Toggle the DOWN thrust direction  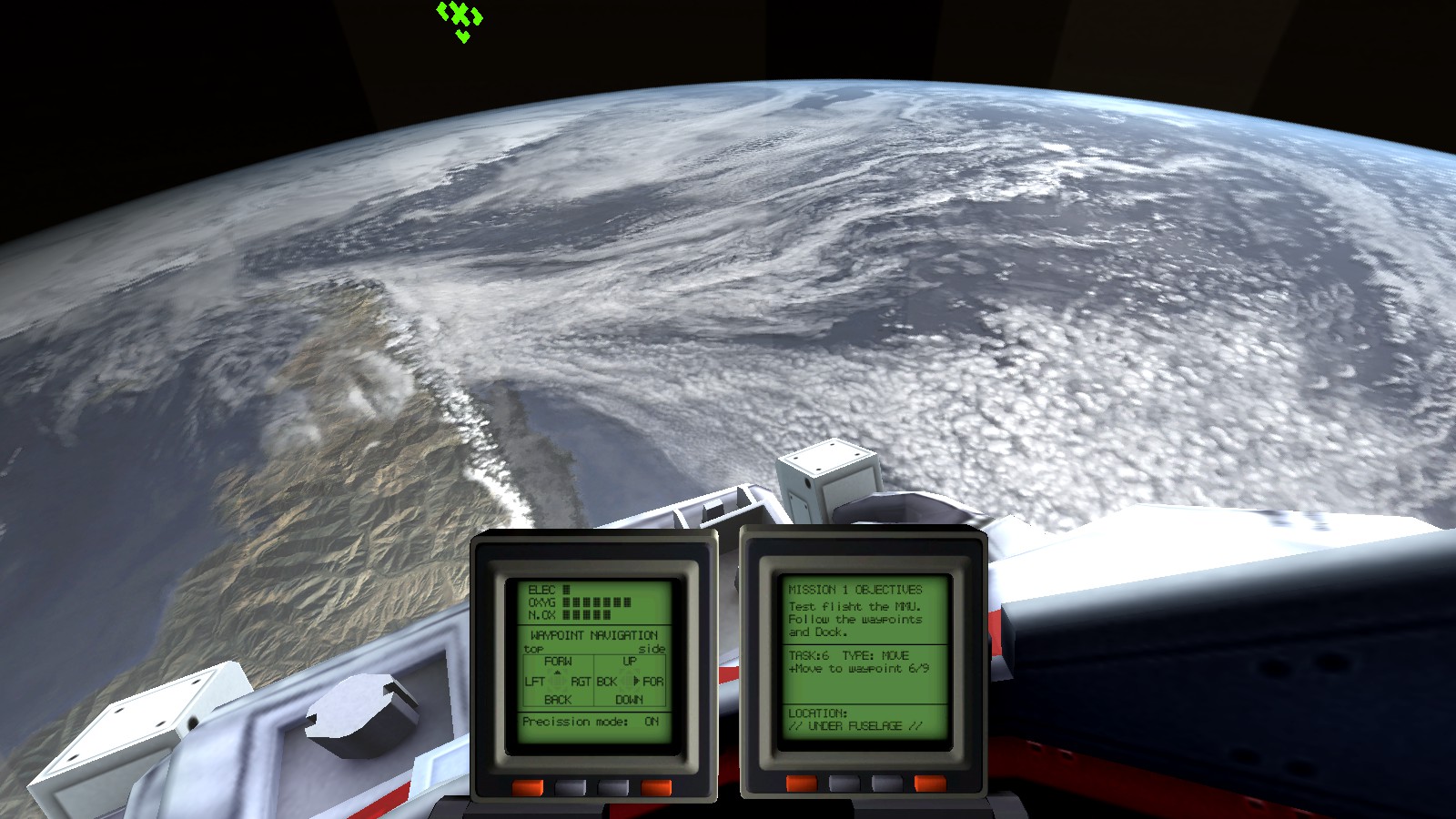tap(631, 699)
